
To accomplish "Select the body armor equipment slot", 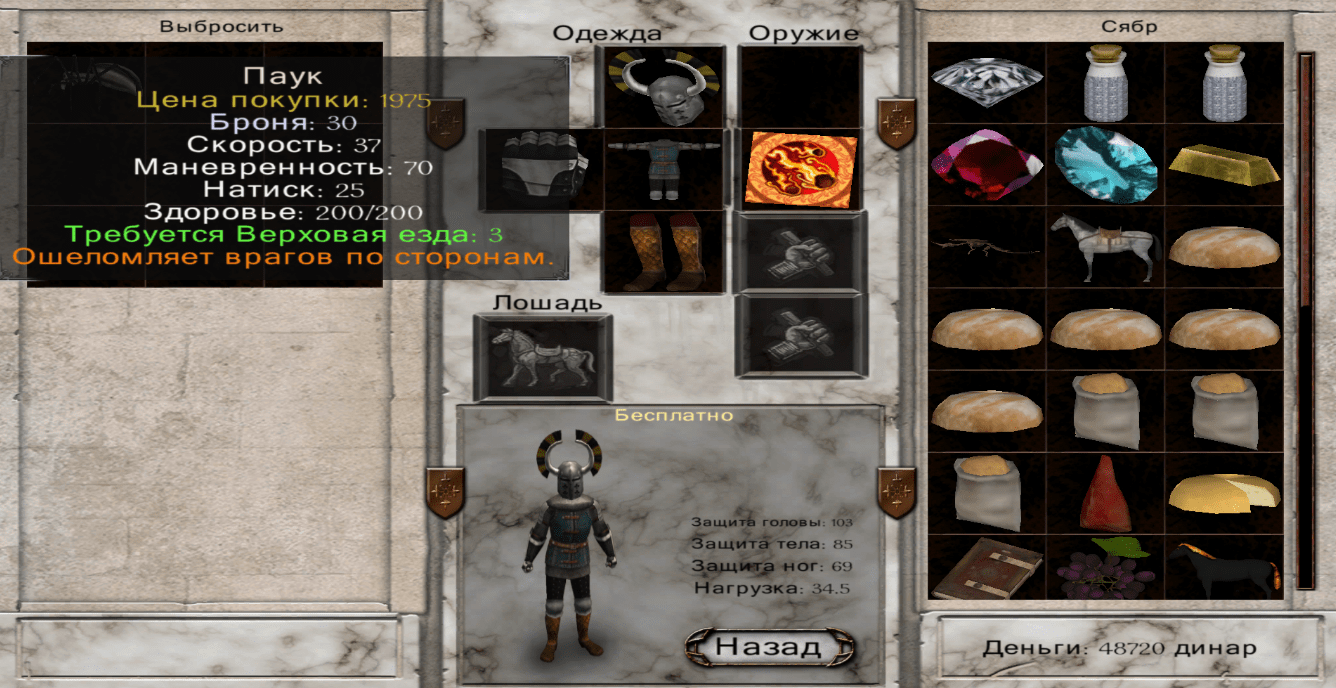I will point(664,169).
